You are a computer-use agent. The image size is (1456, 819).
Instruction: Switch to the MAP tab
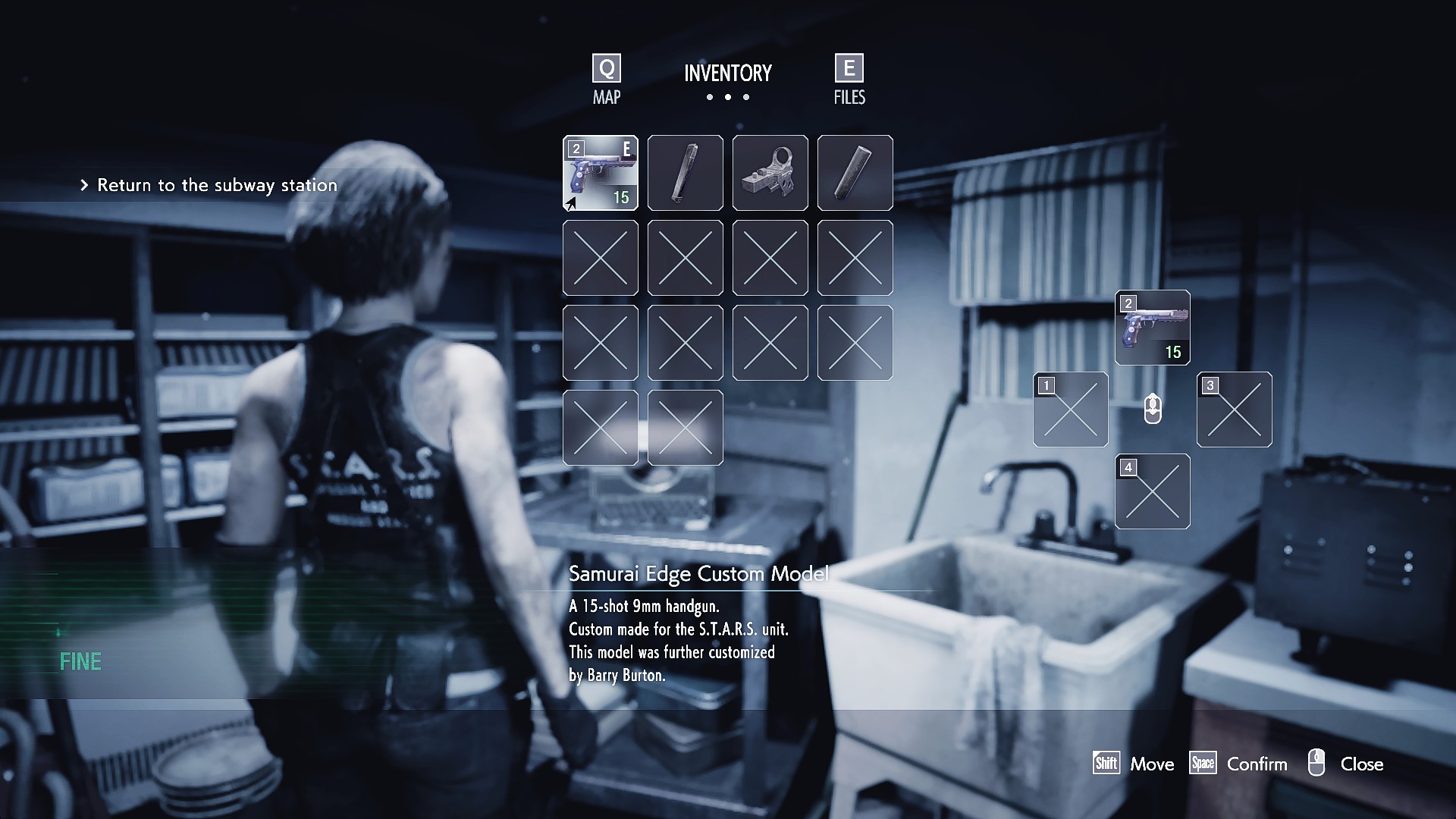(x=607, y=80)
